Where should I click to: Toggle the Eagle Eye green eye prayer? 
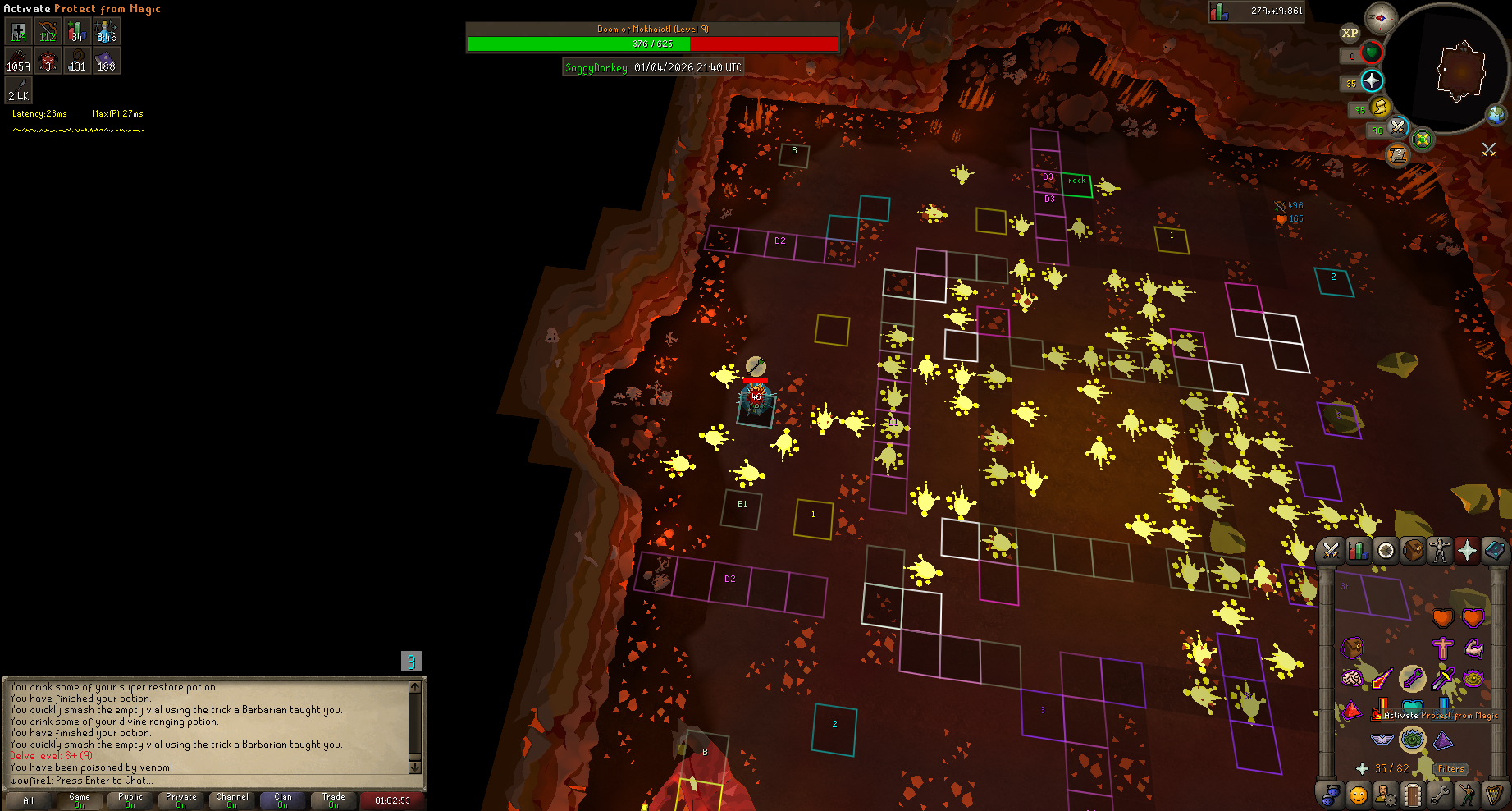tap(1412, 740)
